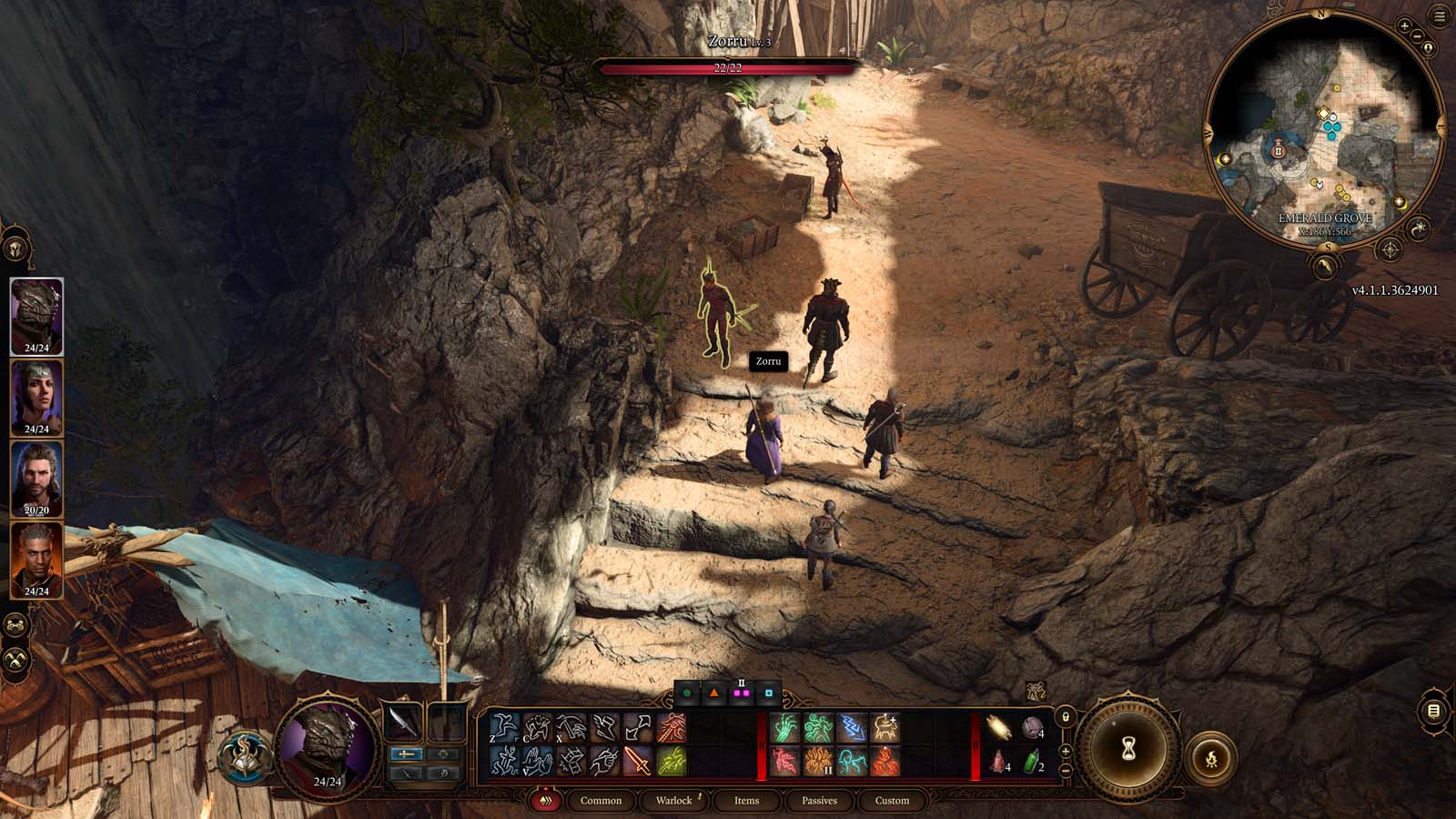Switch to the Items hotbar tab

pos(747,801)
